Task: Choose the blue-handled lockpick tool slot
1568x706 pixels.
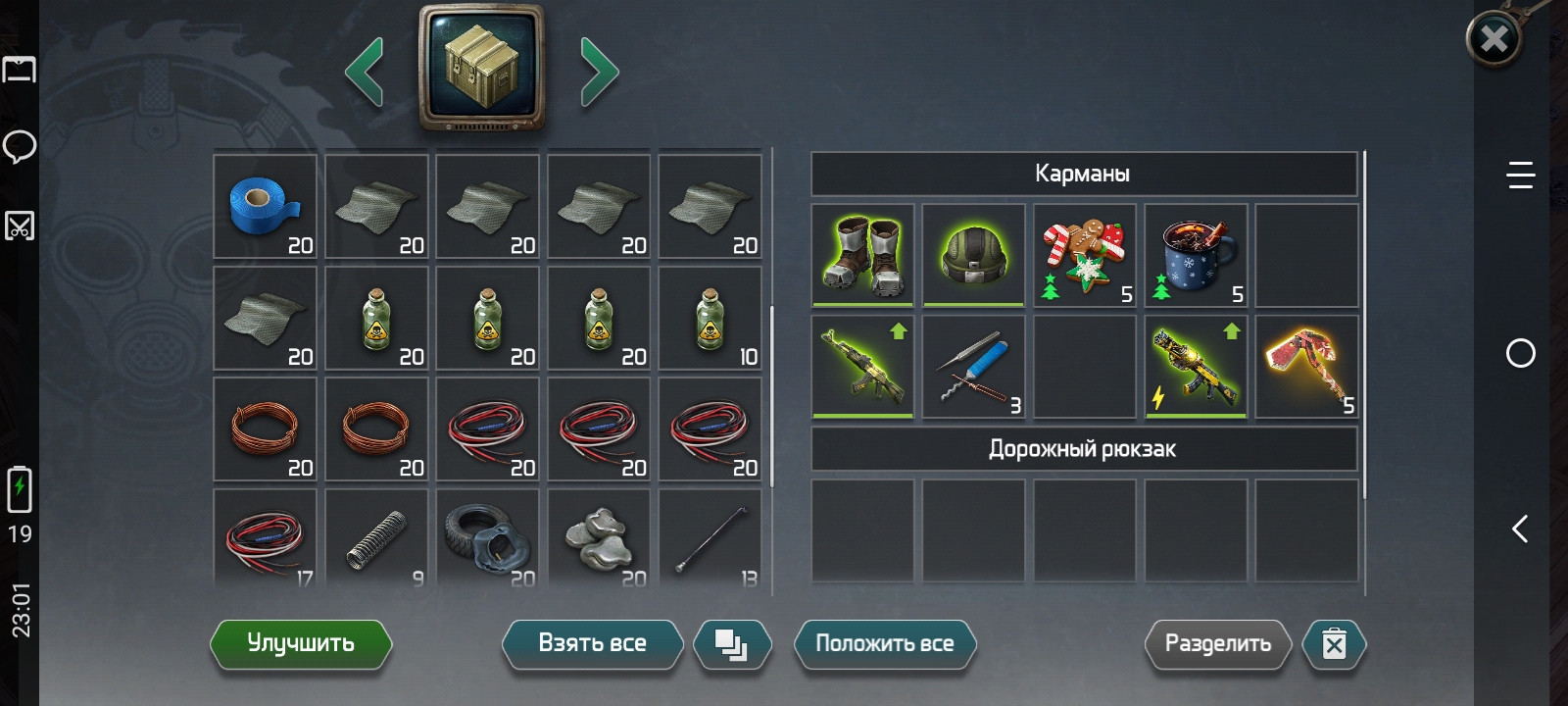Action: [974, 366]
